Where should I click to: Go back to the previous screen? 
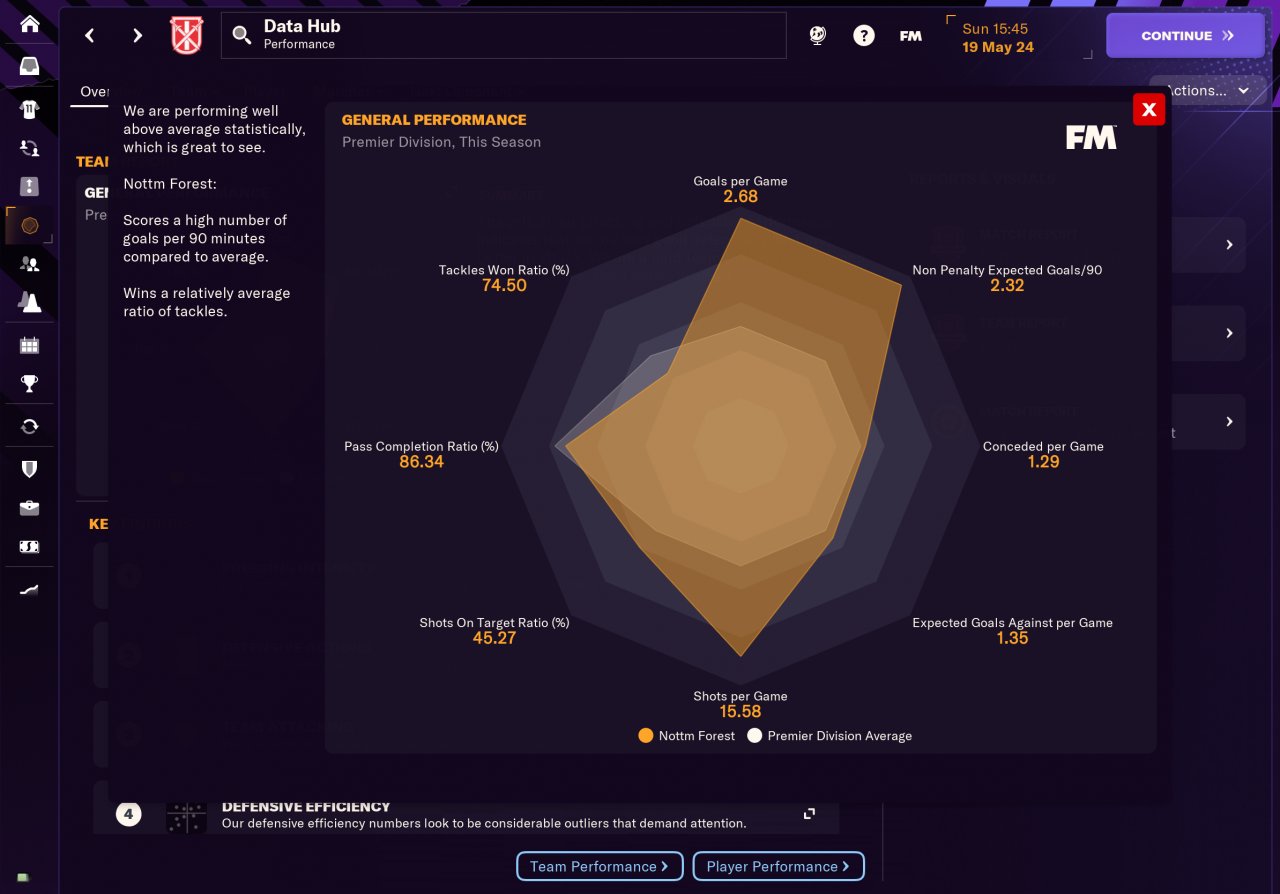click(90, 36)
